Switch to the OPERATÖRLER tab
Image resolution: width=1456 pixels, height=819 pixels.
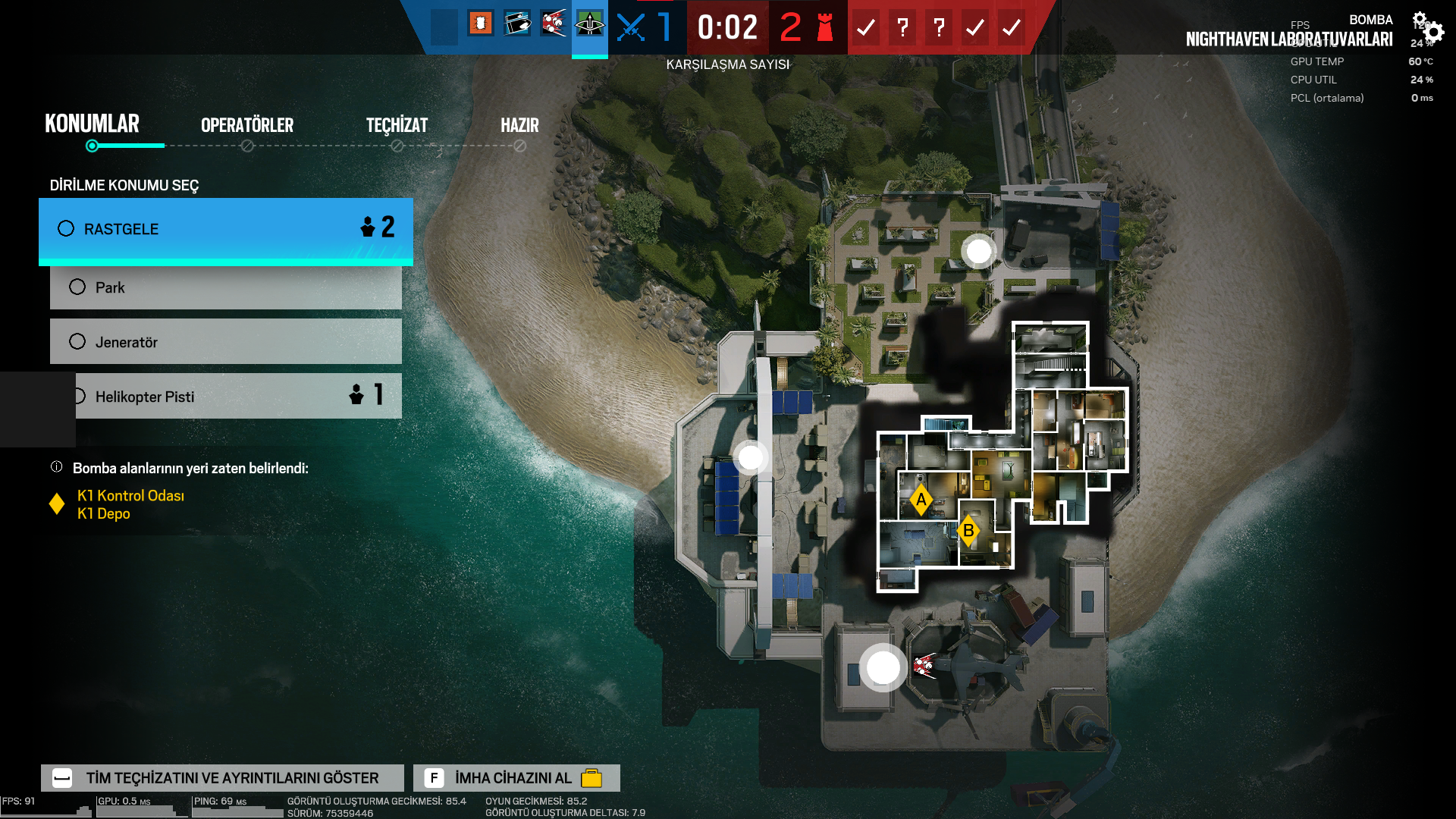[x=246, y=126]
